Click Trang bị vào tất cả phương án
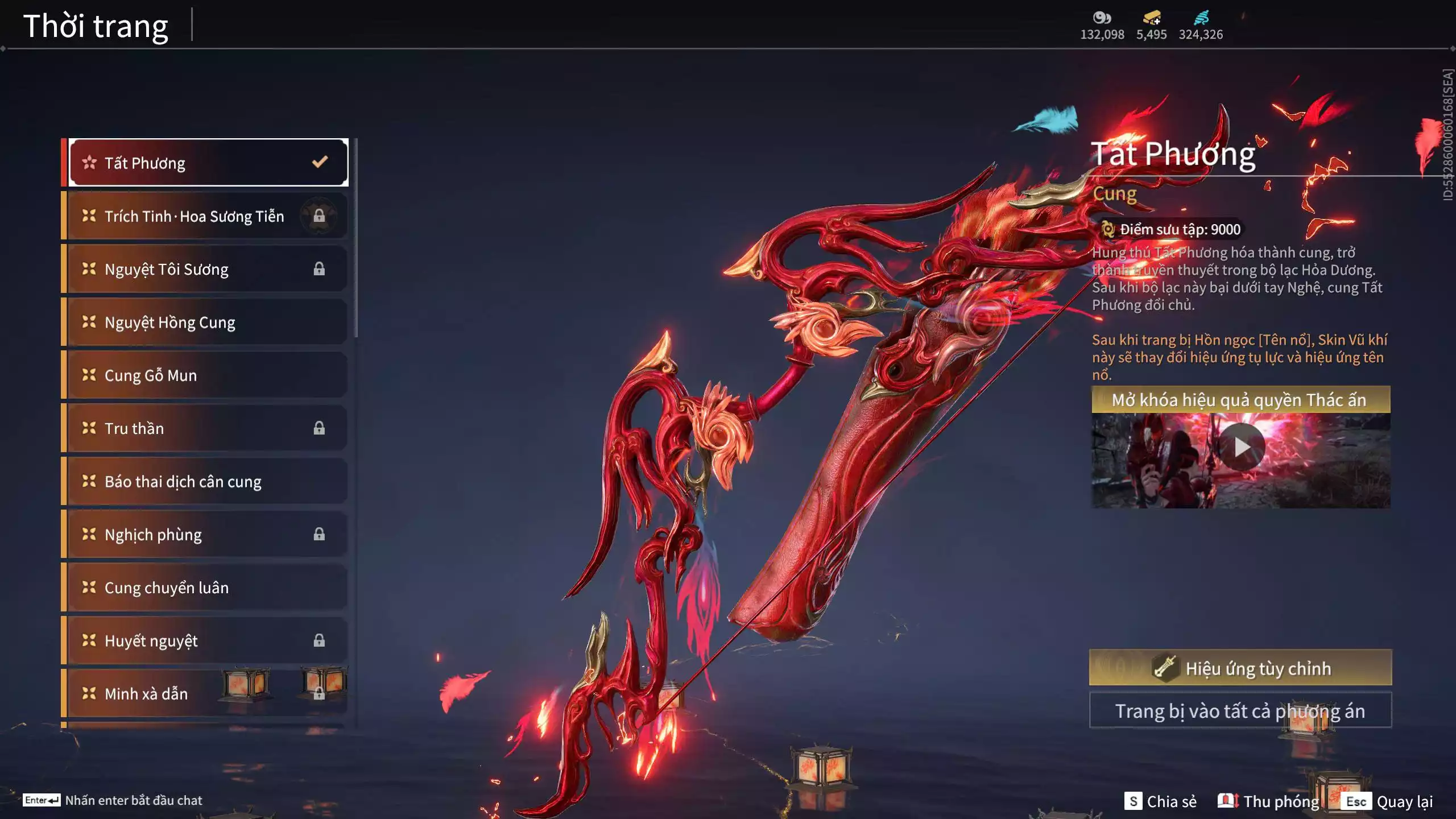1456x819 pixels. 1240,711
